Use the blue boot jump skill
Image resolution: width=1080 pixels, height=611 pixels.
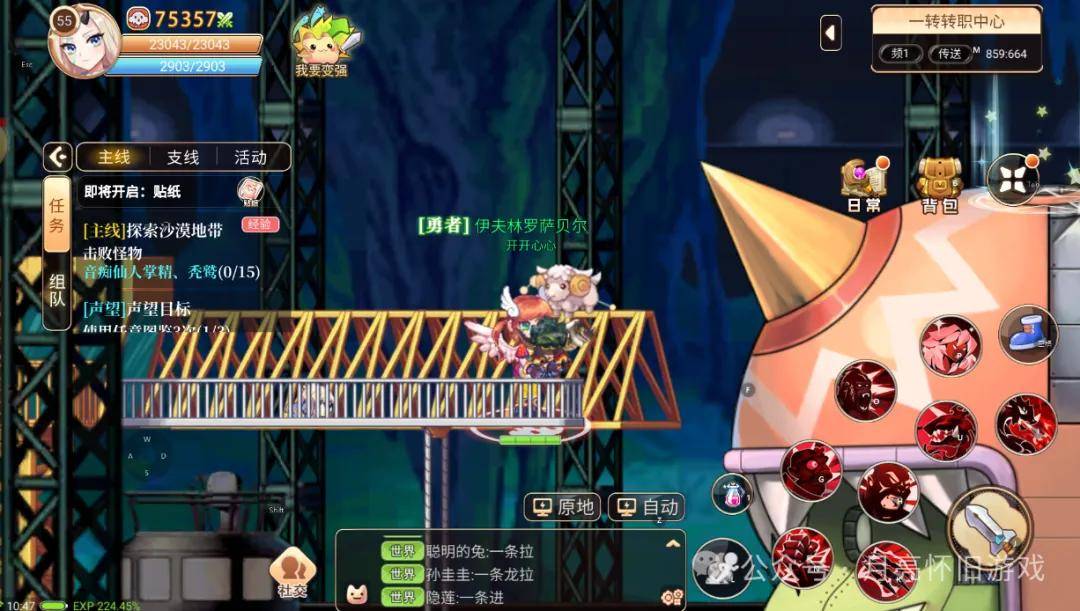[1025, 335]
